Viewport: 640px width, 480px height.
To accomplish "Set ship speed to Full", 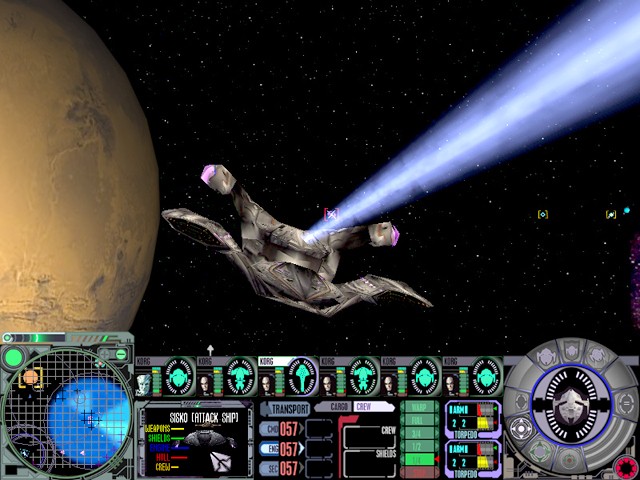I will [419, 421].
